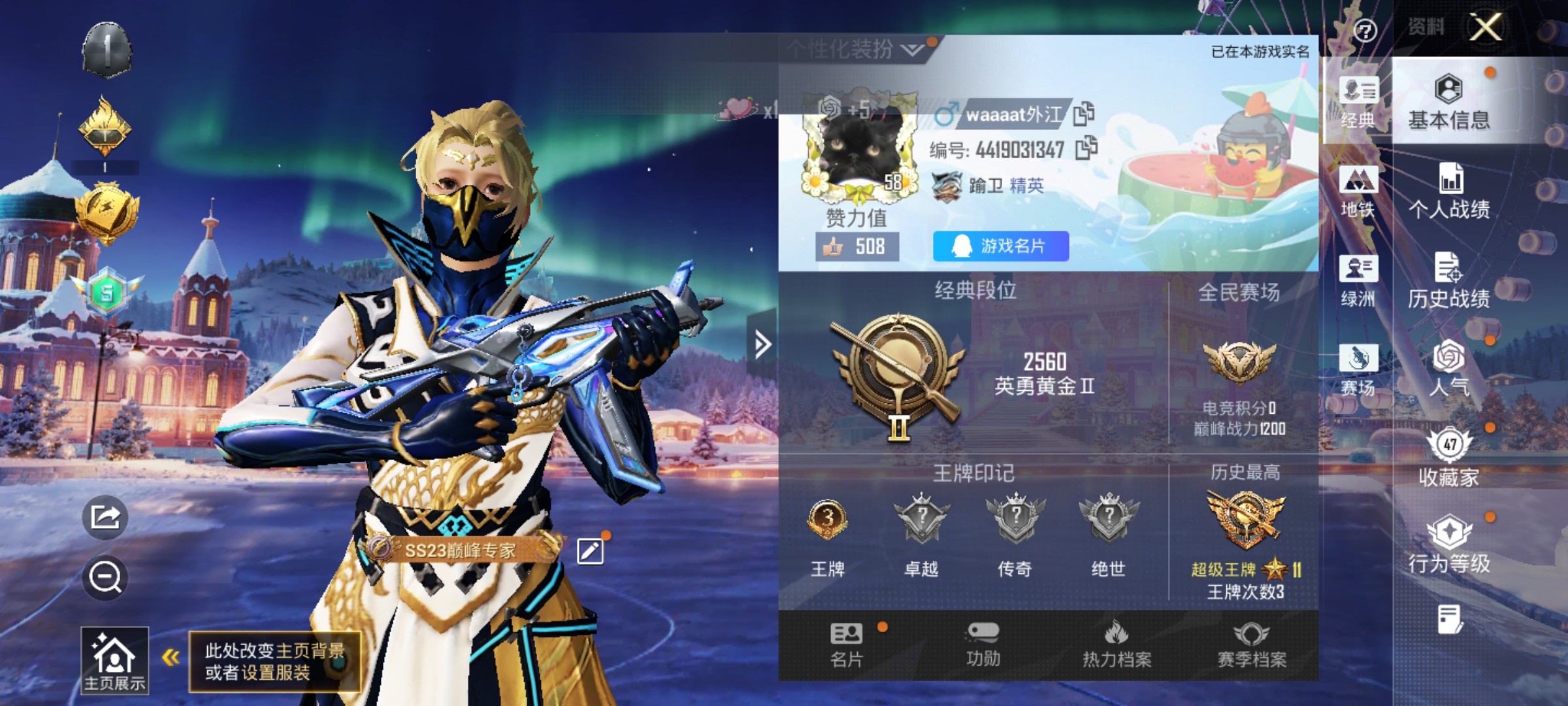Choose the 绿洲 mode category

(1358, 281)
